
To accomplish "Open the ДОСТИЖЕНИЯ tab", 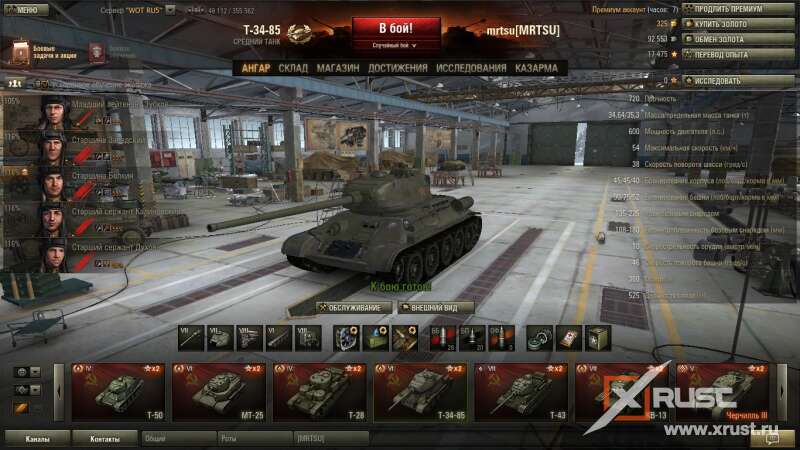I will pos(397,68).
